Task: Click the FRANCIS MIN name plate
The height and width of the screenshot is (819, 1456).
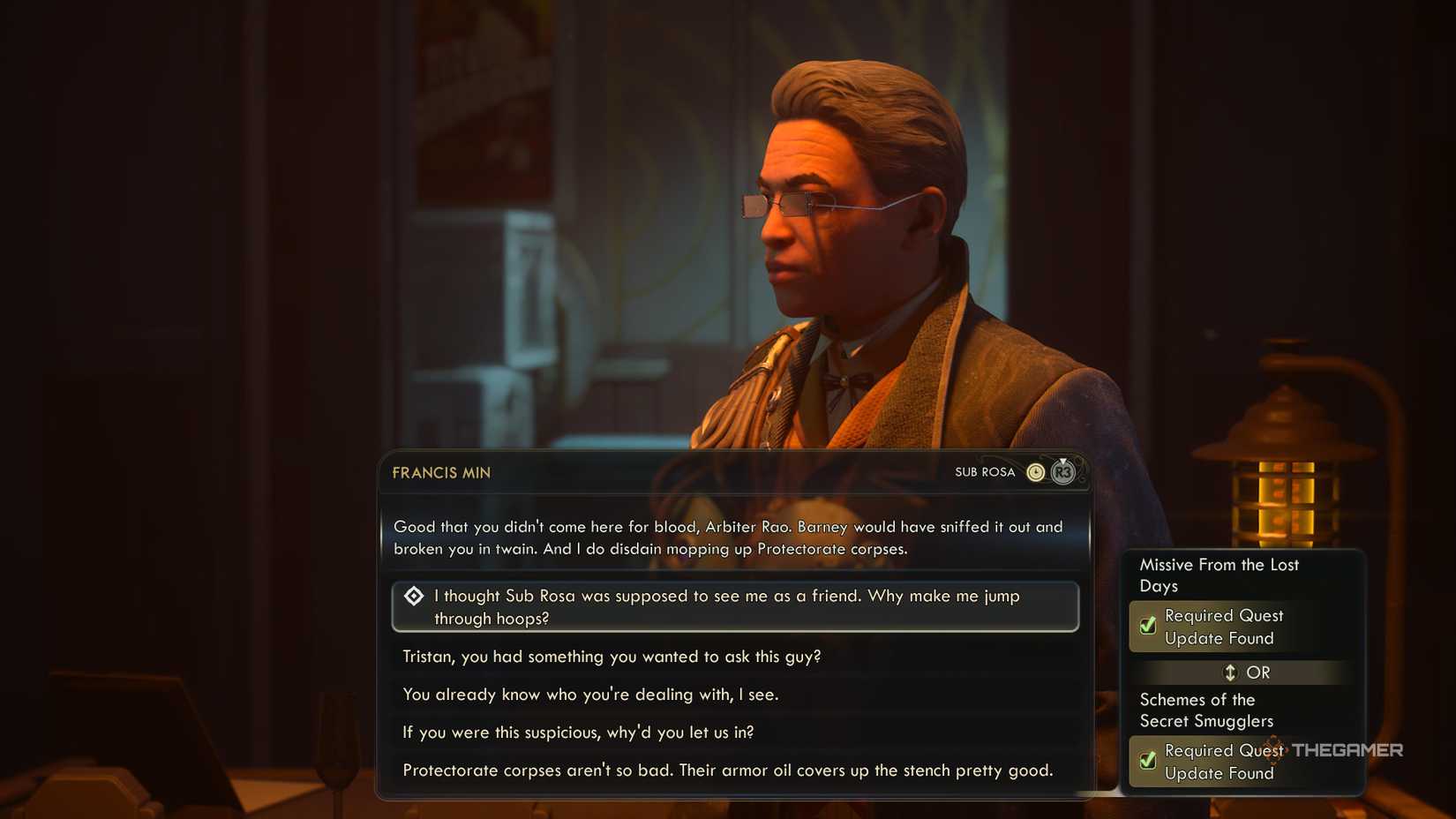Action: [441, 473]
